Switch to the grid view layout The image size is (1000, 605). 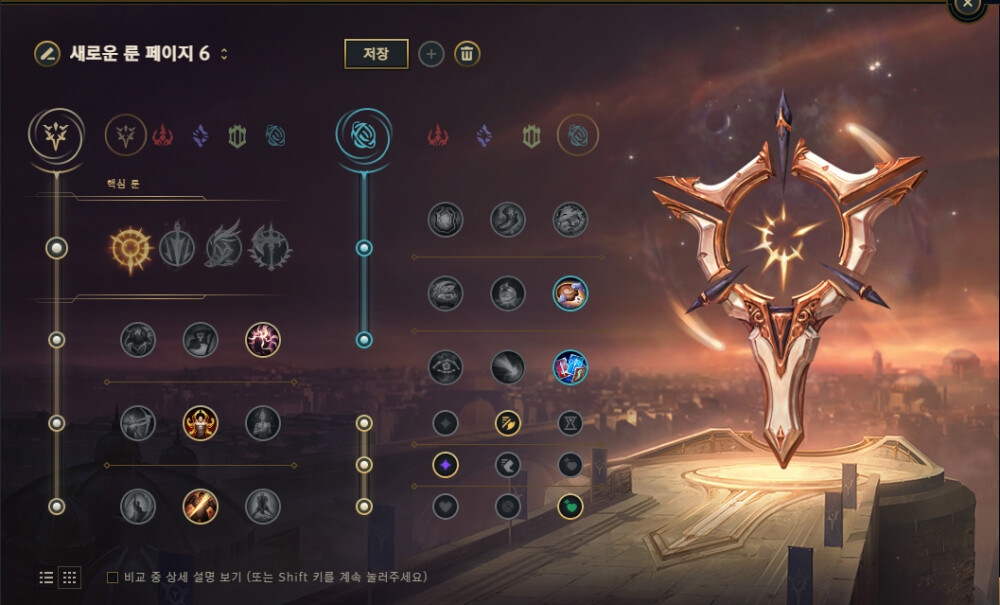pos(70,577)
